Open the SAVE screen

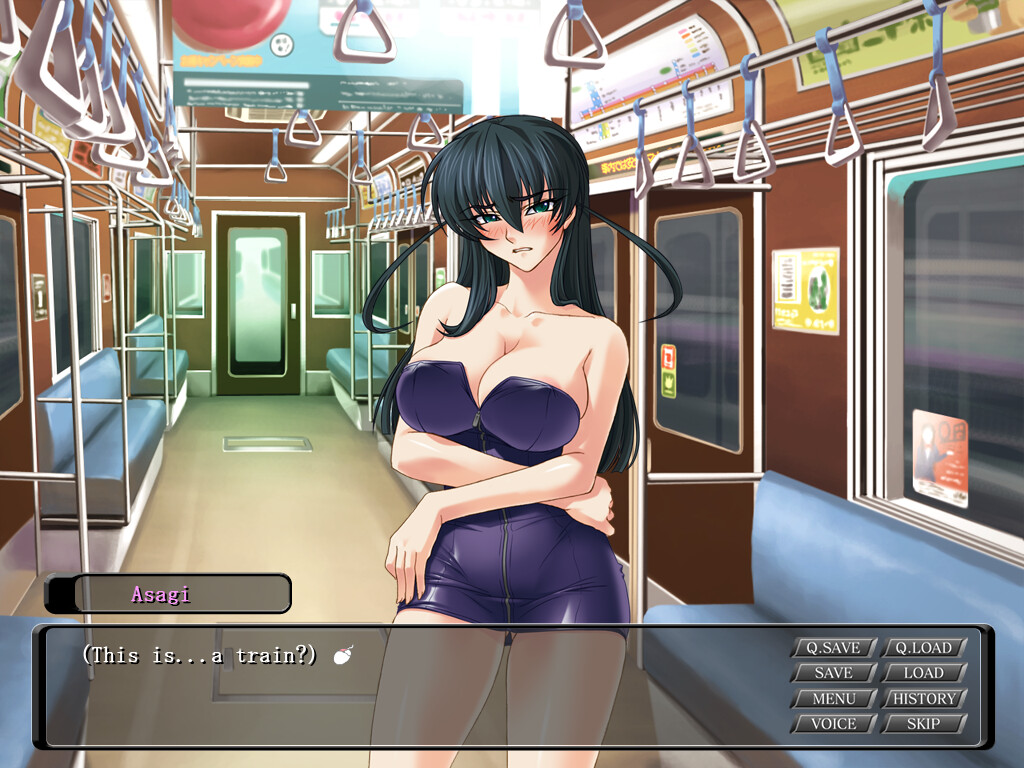tap(833, 673)
